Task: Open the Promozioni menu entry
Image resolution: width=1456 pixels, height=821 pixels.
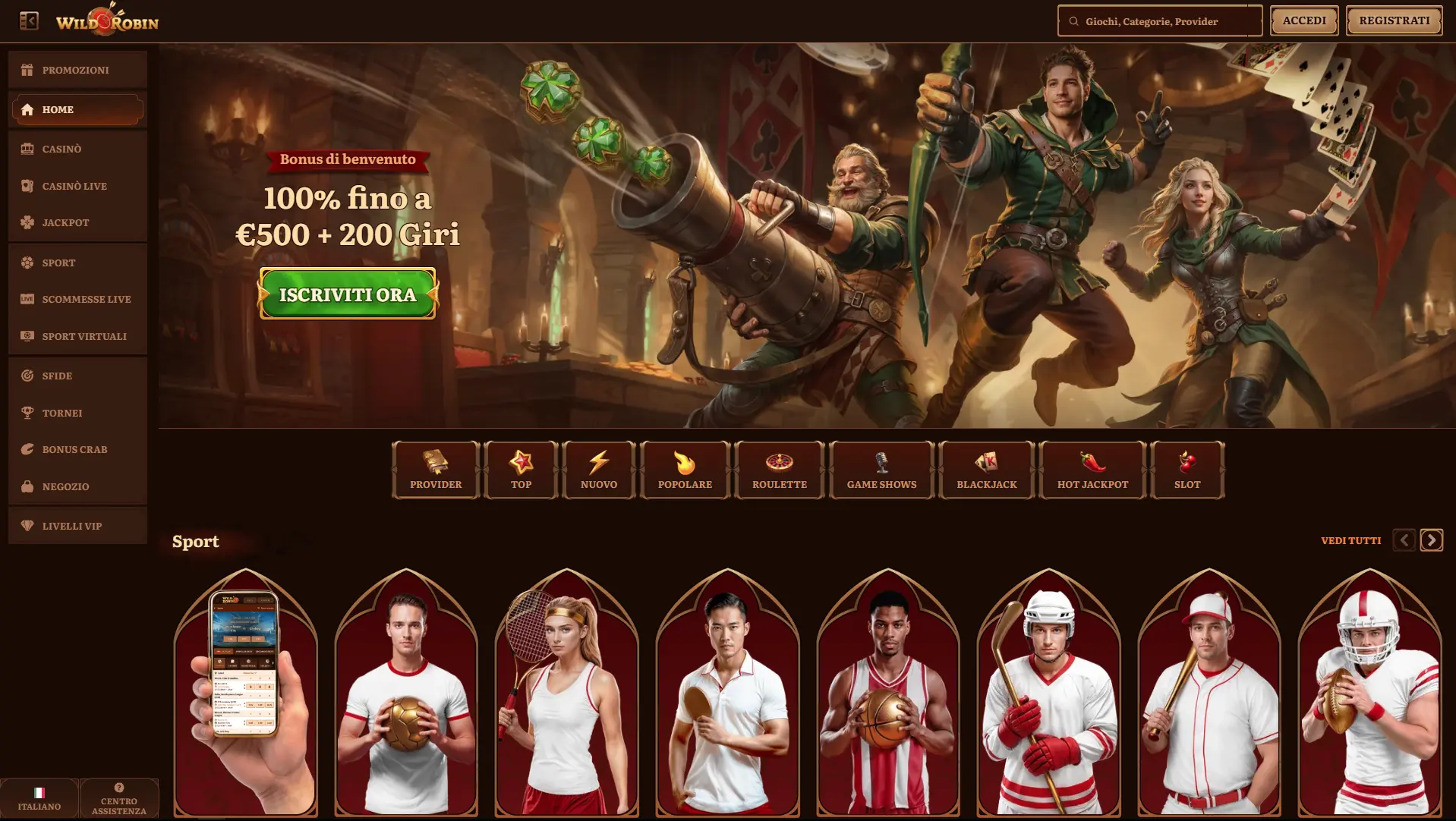Action: click(77, 70)
